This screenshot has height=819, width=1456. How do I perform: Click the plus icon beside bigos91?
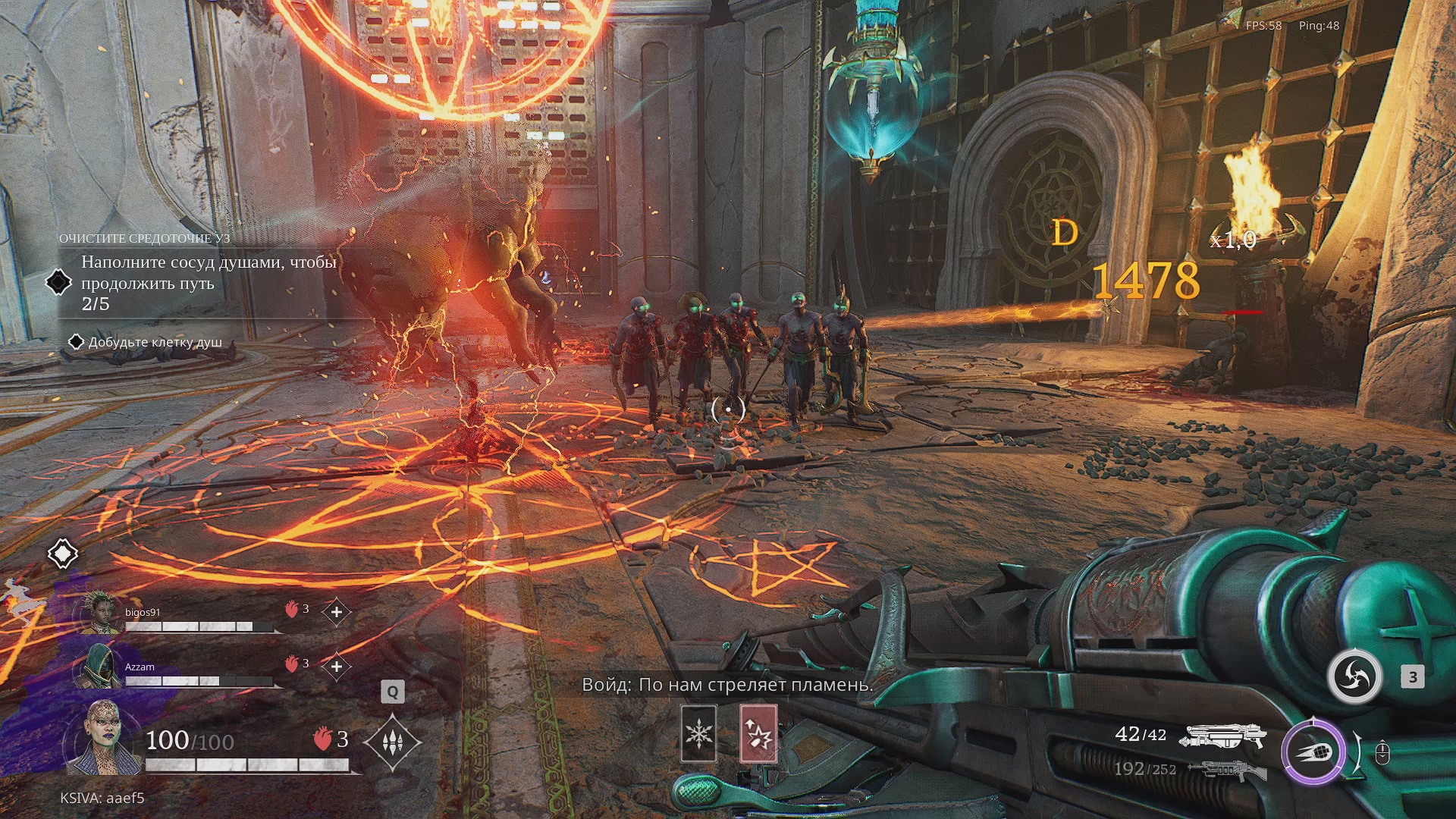337,611
